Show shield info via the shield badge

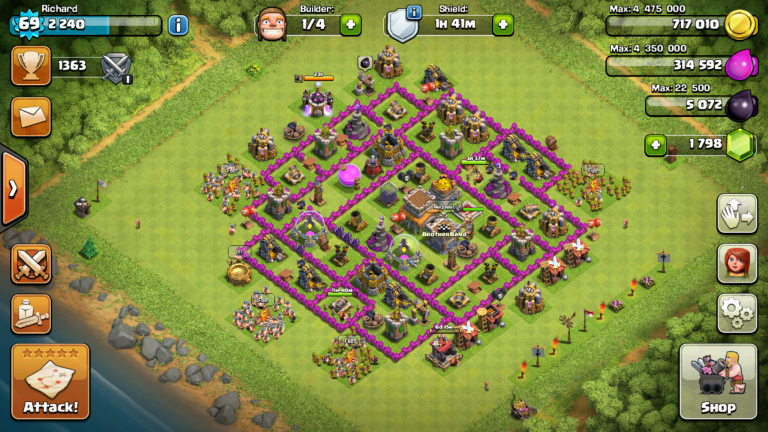(402, 23)
